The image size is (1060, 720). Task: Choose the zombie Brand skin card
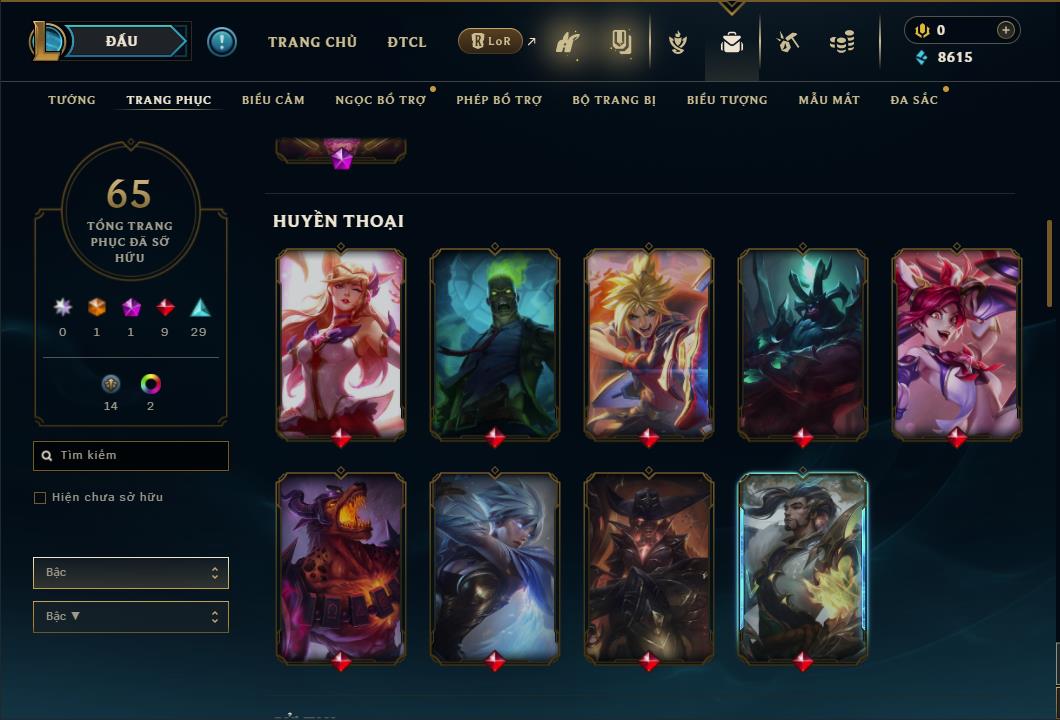point(495,343)
